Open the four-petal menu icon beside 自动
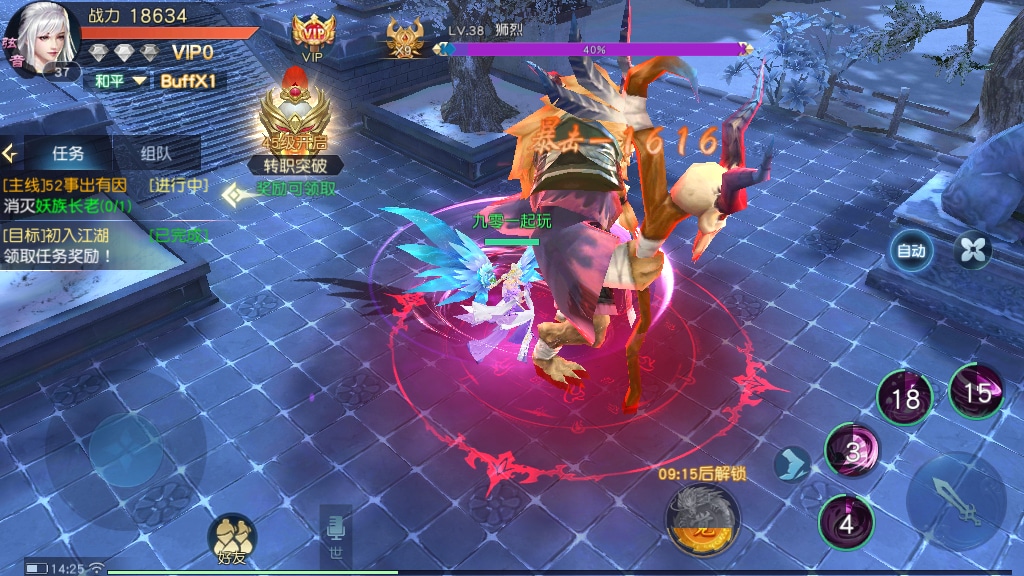 pos(971,250)
